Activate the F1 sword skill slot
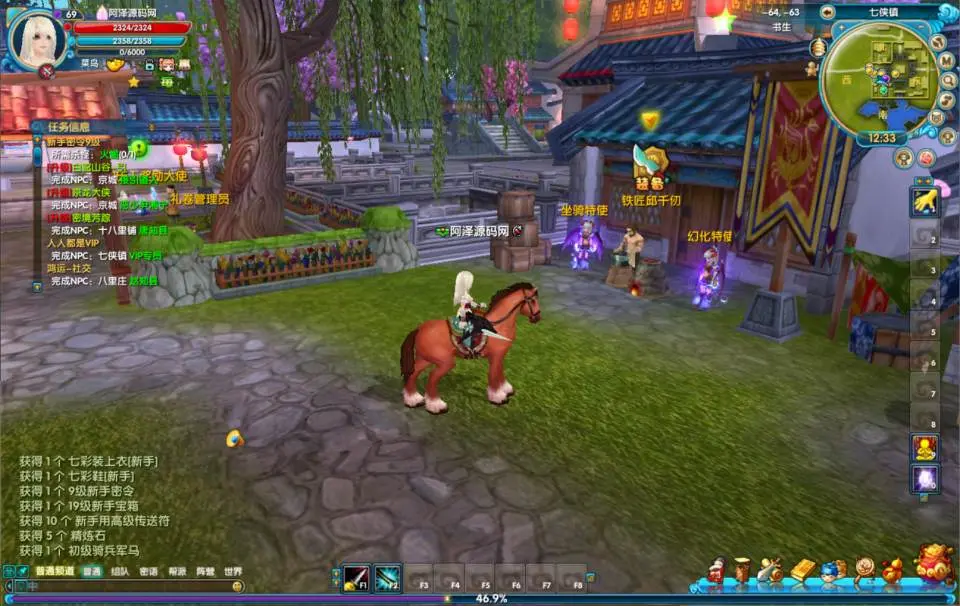This screenshot has height=606, width=960. tap(356, 578)
